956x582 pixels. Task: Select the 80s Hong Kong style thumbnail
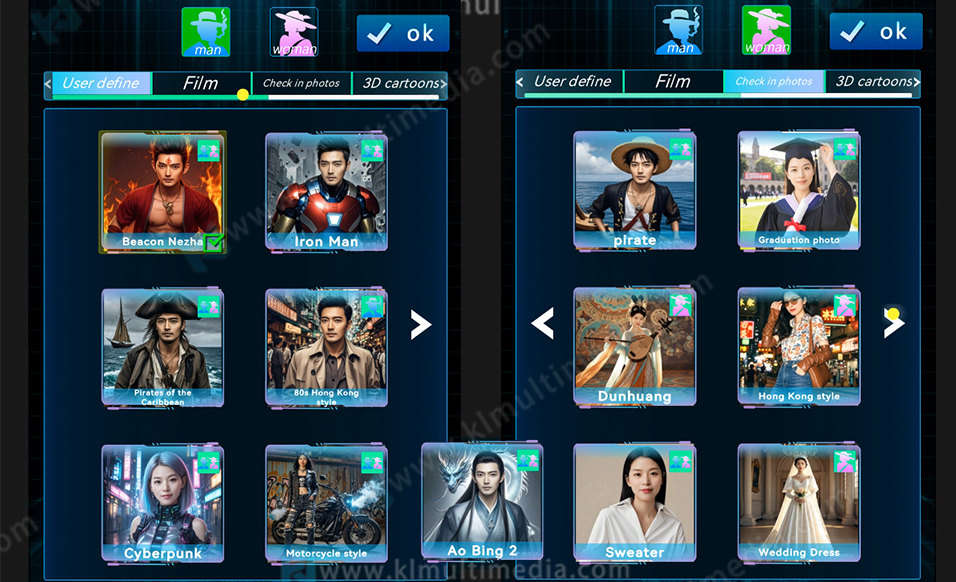click(x=326, y=345)
